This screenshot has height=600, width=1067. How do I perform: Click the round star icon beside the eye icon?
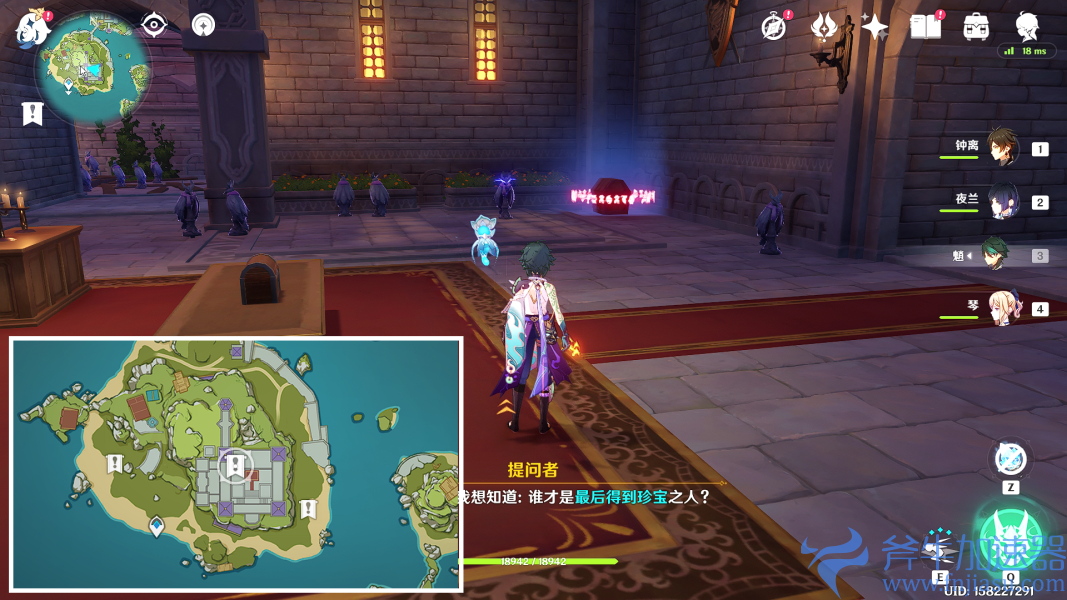click(x=203, y=25)
